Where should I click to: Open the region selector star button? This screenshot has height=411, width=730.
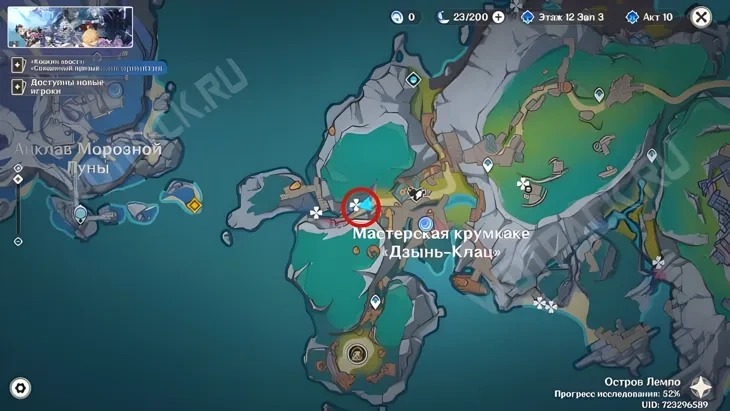click(x=702, y=388)
